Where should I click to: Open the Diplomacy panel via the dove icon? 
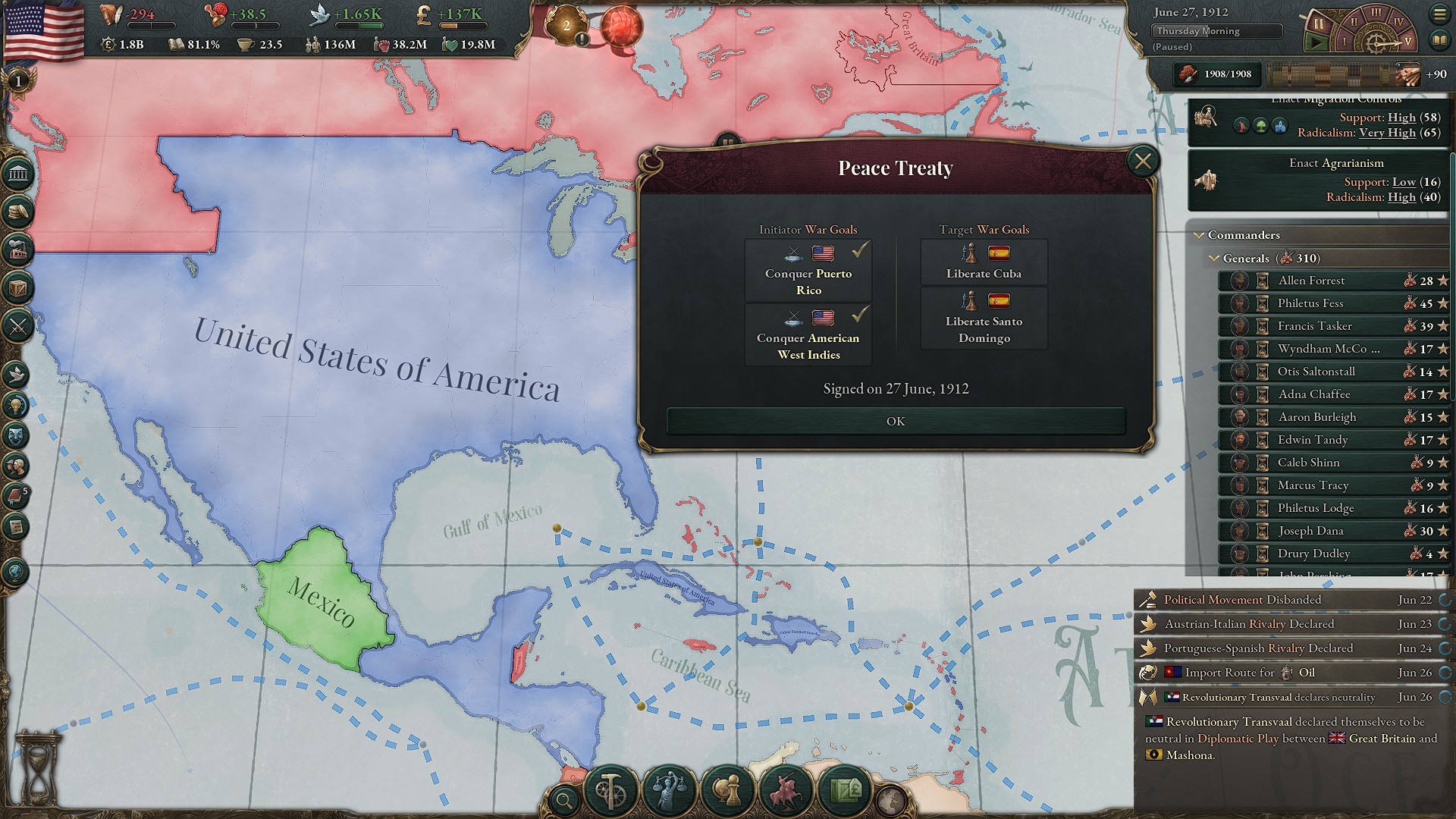(17, 374)
